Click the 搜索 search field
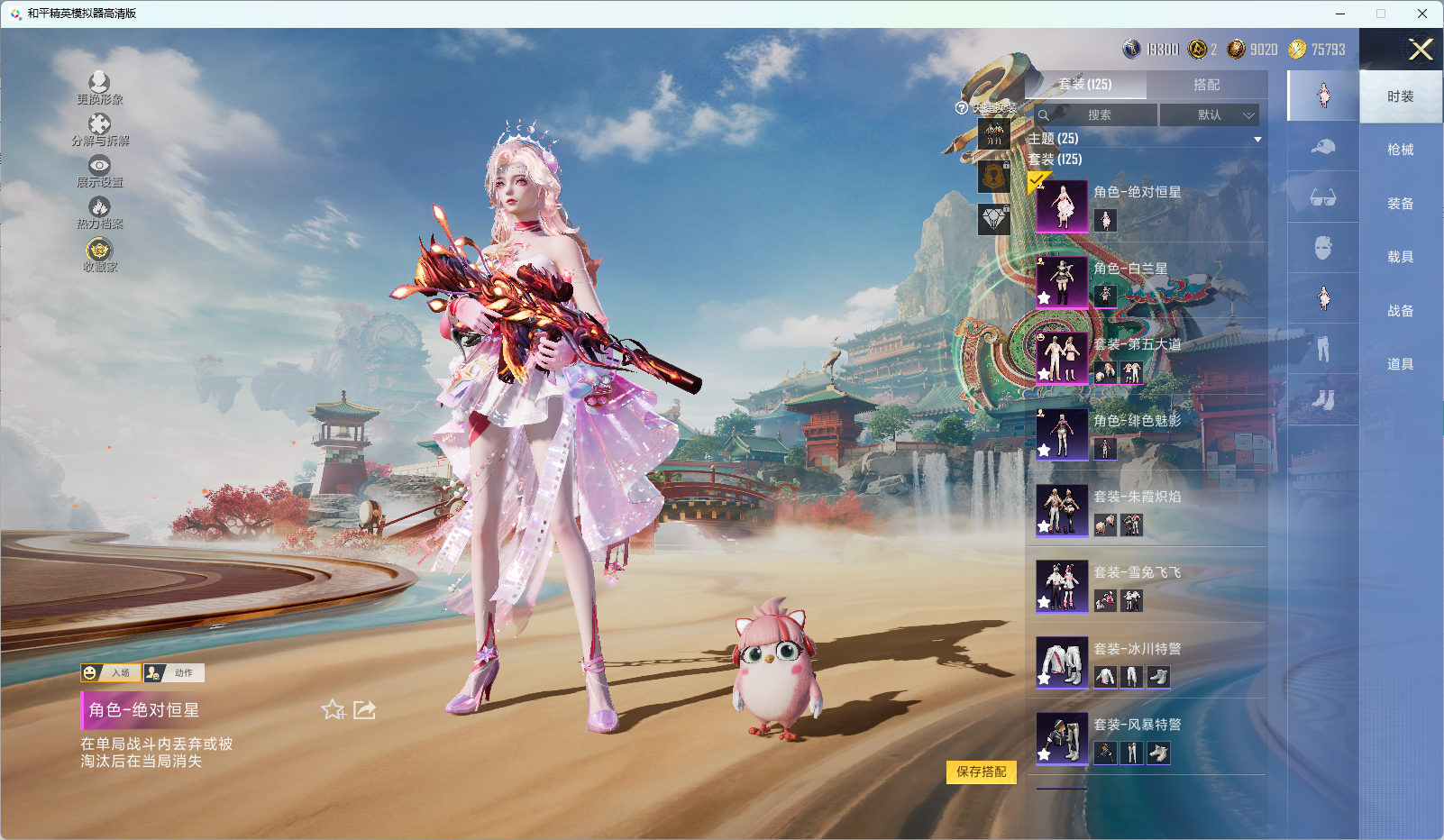This screenshot has height=840, width=1444. [x=1098, y=115]
